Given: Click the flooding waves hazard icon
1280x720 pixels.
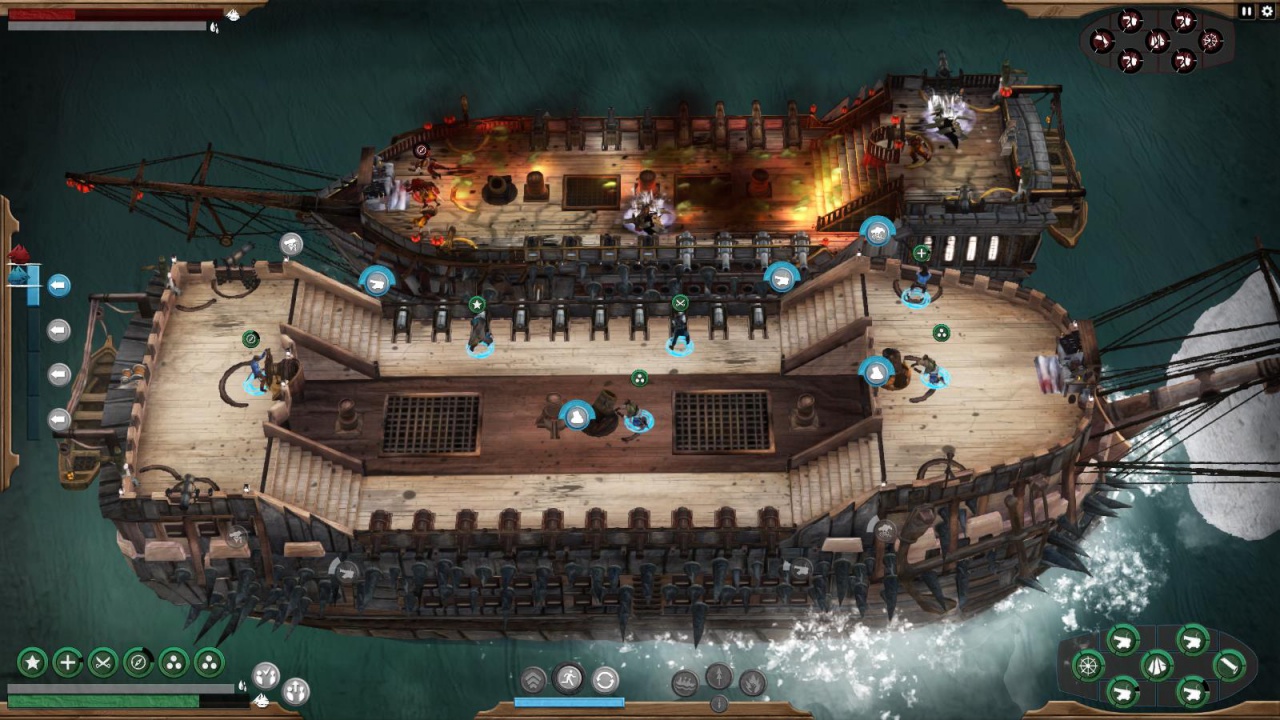Looking at the screenshot, I should pyautogui.click(x=685, y=683).
